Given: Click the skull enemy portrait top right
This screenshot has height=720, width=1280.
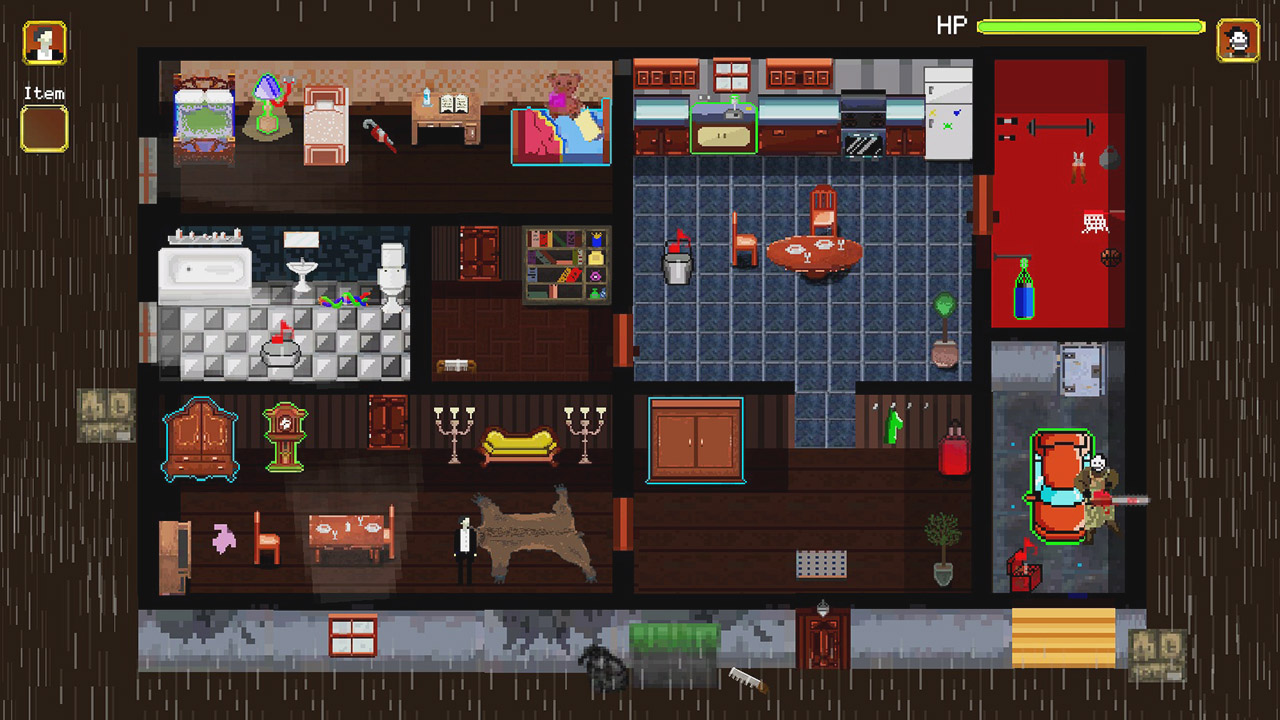Looking at the screenshot, I should pos(1240,40).
